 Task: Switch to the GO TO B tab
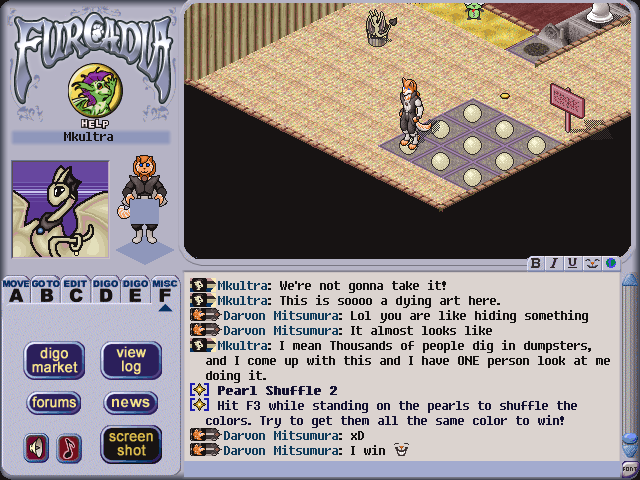tap(45, 290)
